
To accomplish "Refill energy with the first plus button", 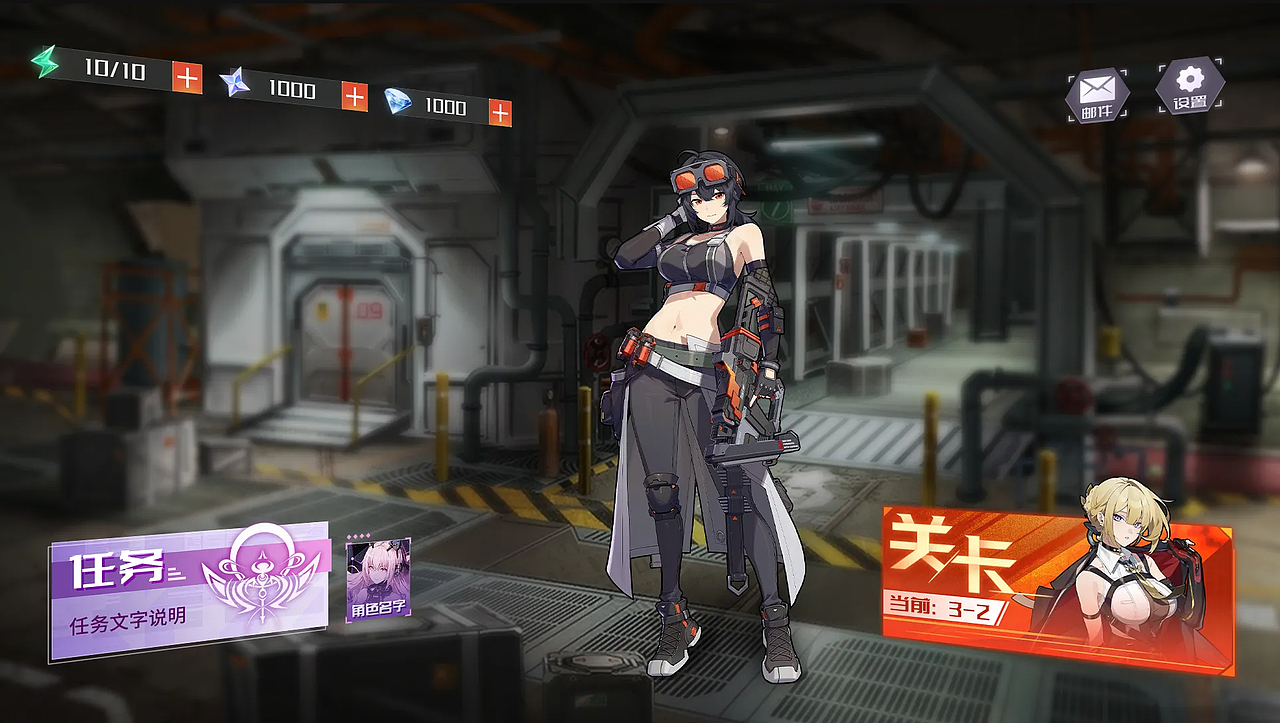I will [x=188, y=78].
